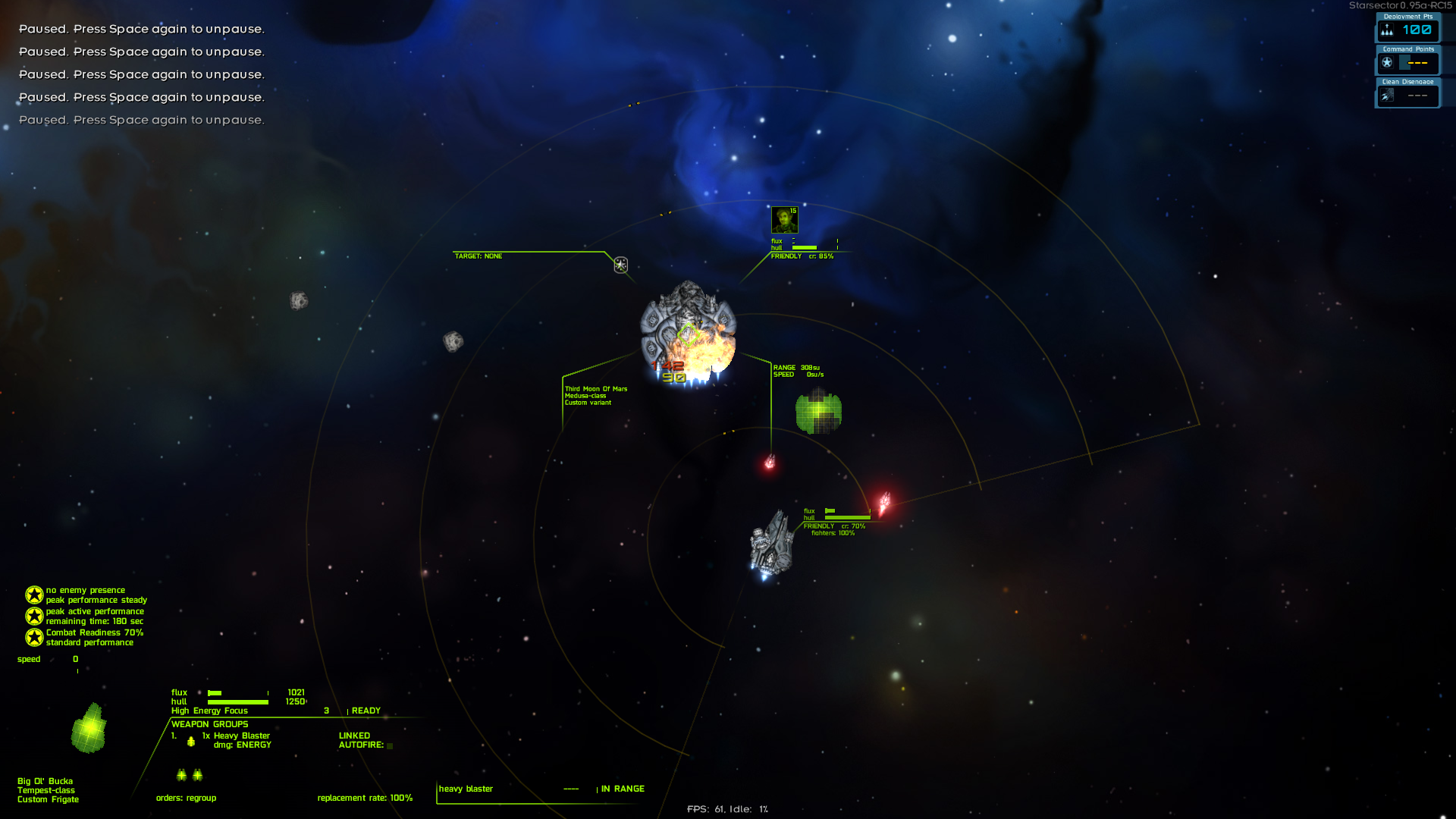The width and height of the screenshot is (1456, 819).
Task: Select the Tempest ship schematic display
Action: point(89,728)
